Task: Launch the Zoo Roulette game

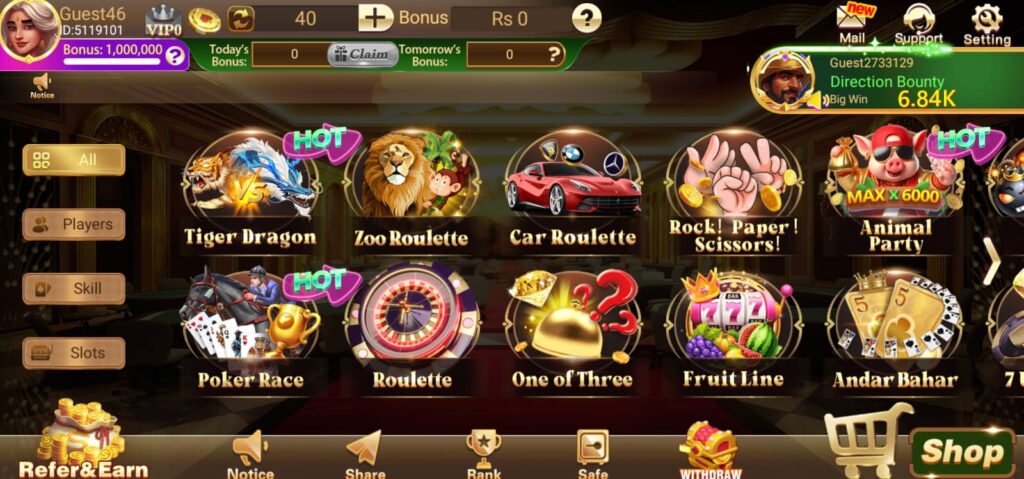Action: click(x=411, y=192)
